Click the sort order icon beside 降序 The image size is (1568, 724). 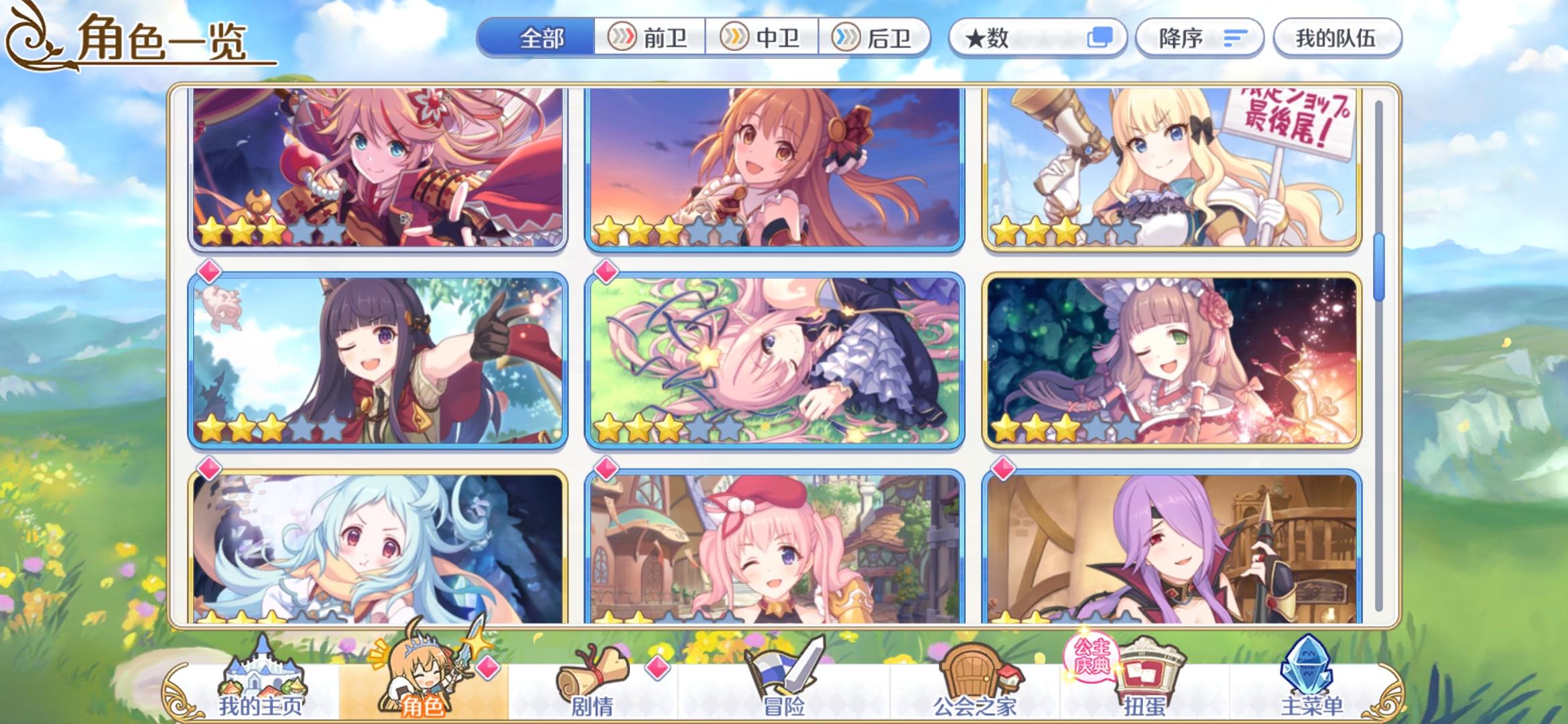tap(1236, 38)
